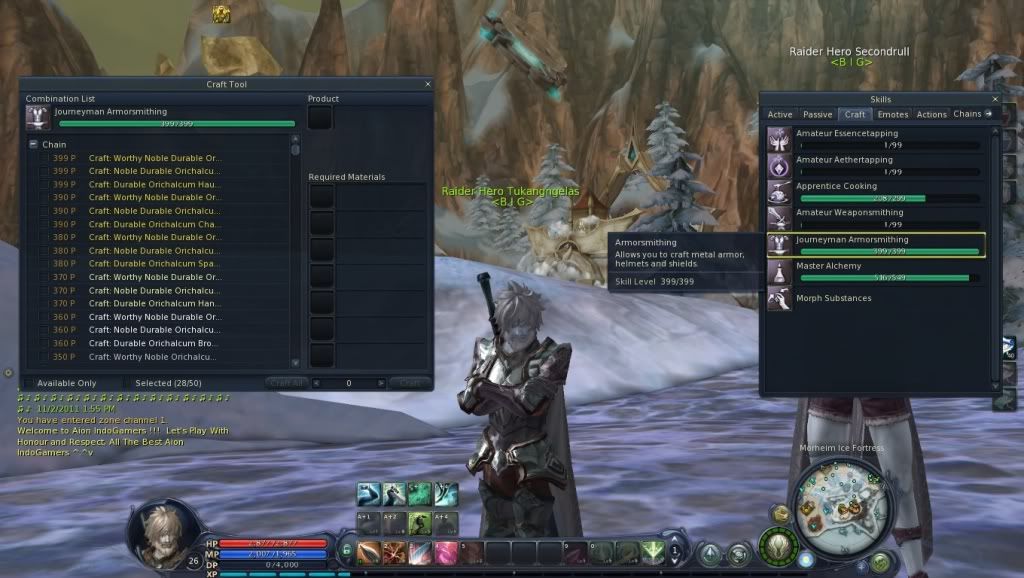Close the Skills window
Viewport: 1024px width, 578px height.
(995, 99)
